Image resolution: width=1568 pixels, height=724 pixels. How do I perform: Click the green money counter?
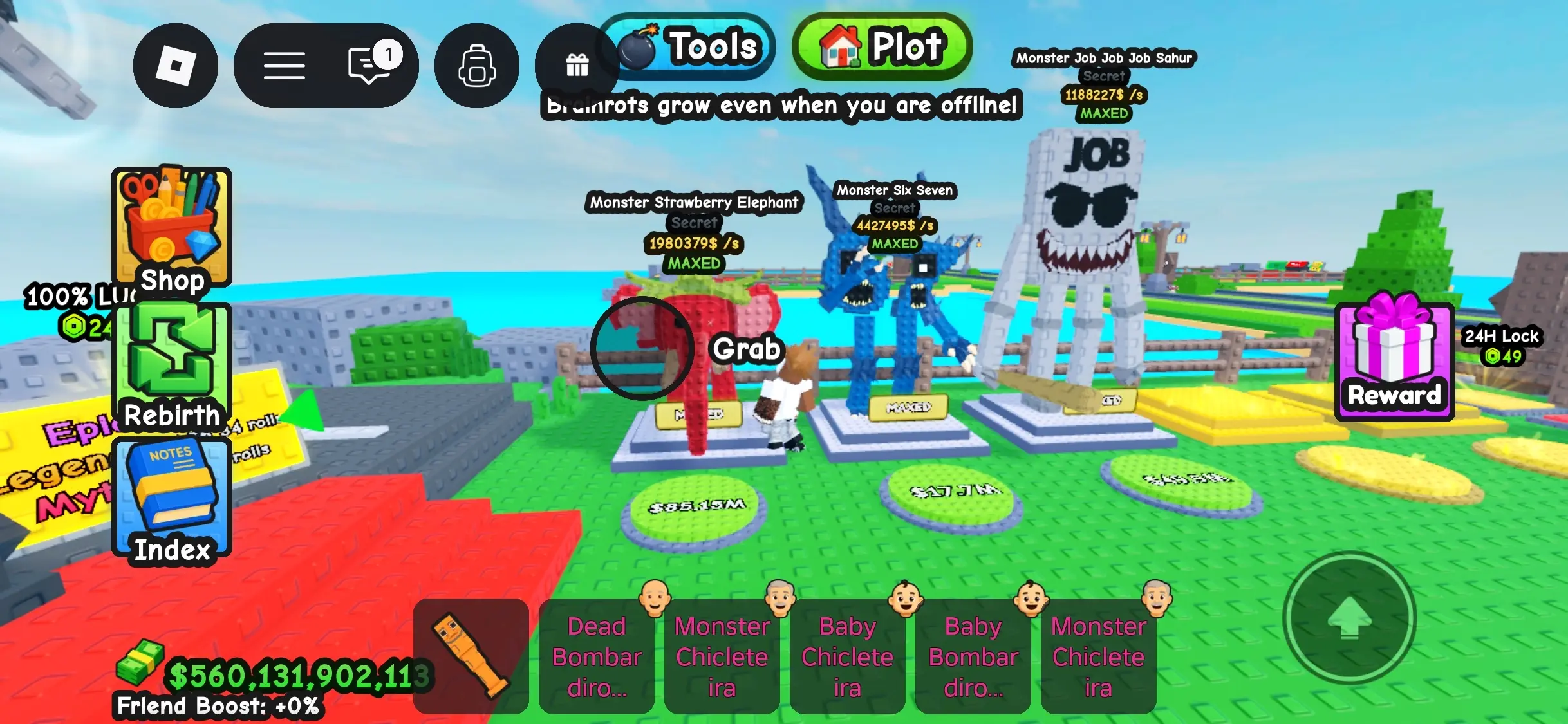point(290,676)
